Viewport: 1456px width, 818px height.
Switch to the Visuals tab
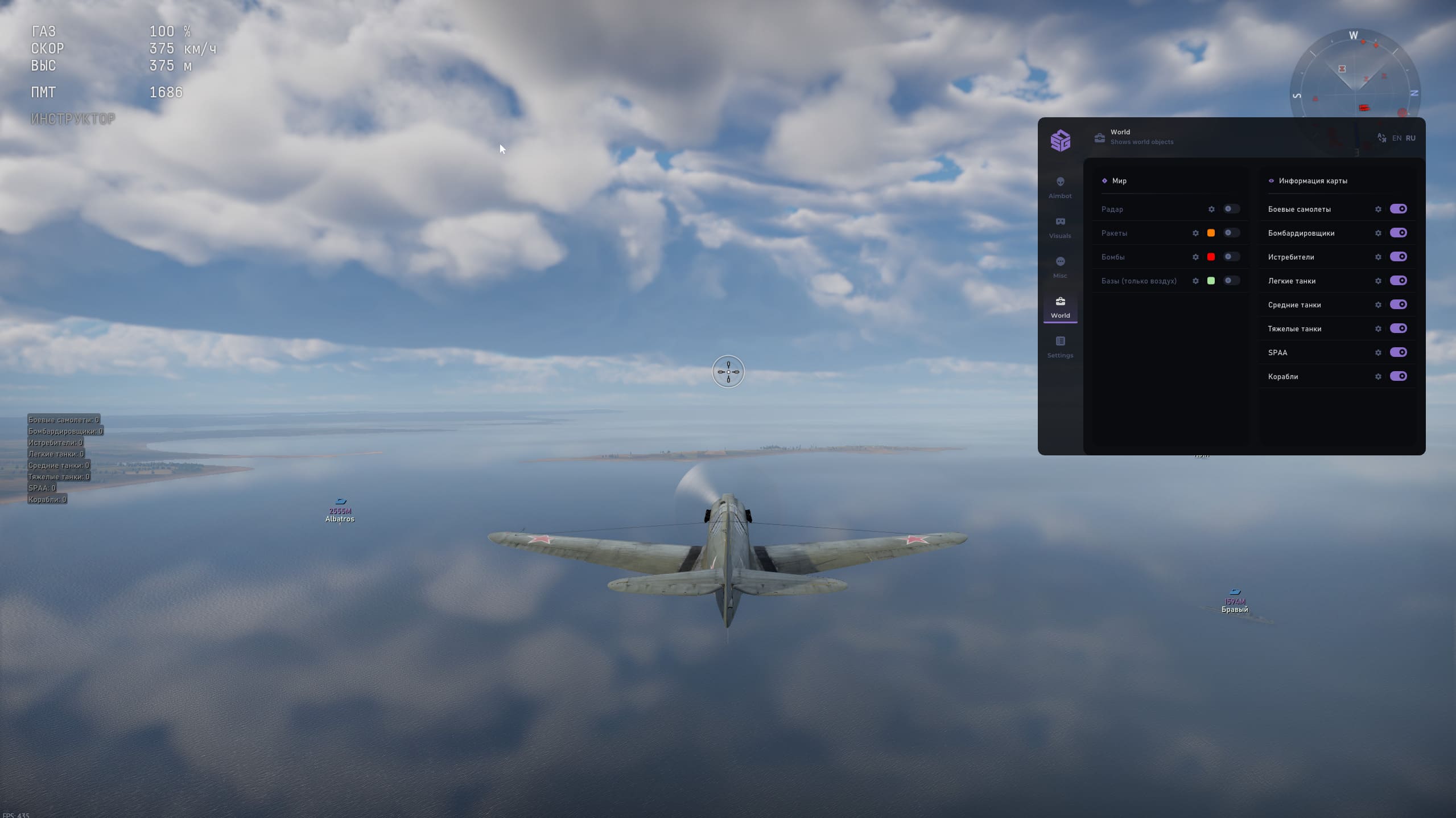(1060, 227)
